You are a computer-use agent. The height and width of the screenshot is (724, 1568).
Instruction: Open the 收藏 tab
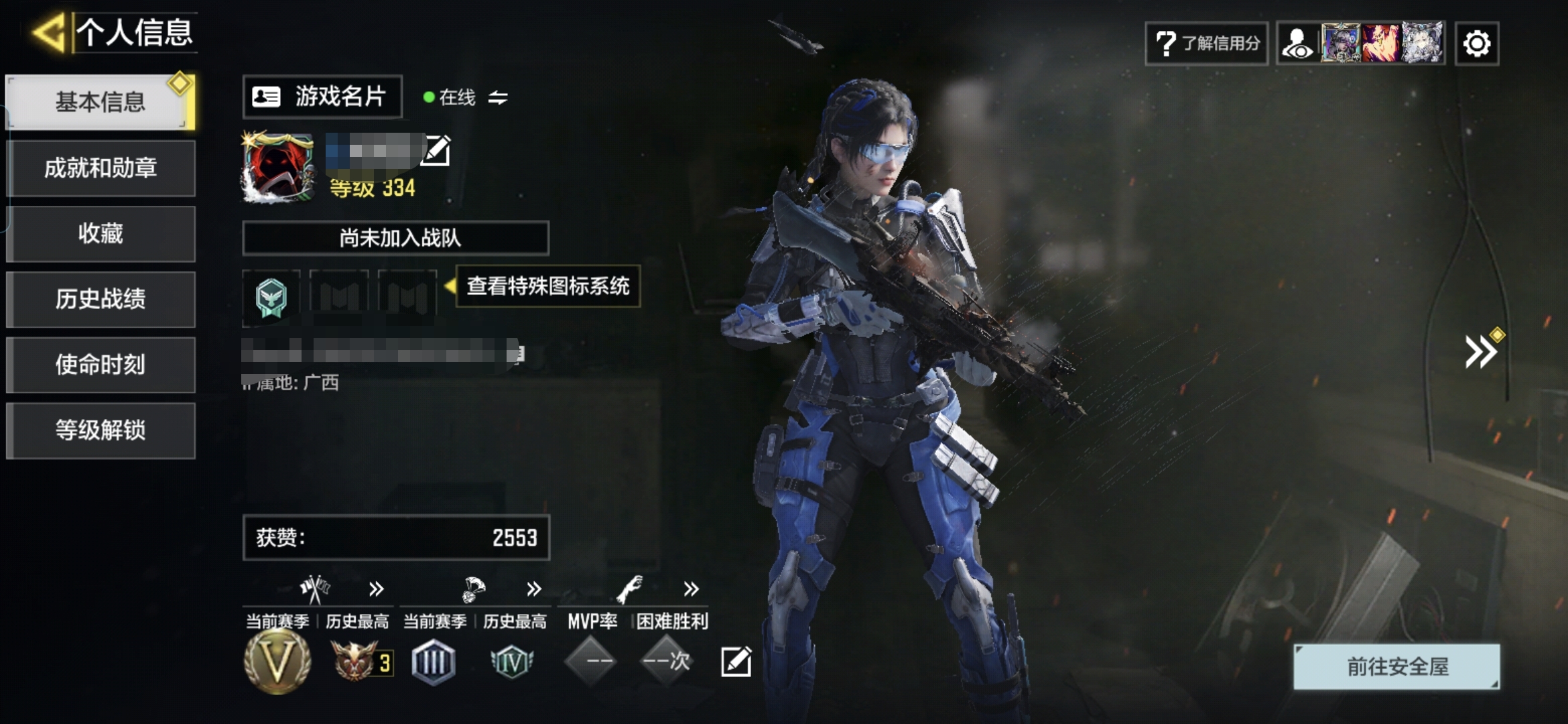(101, 233)
